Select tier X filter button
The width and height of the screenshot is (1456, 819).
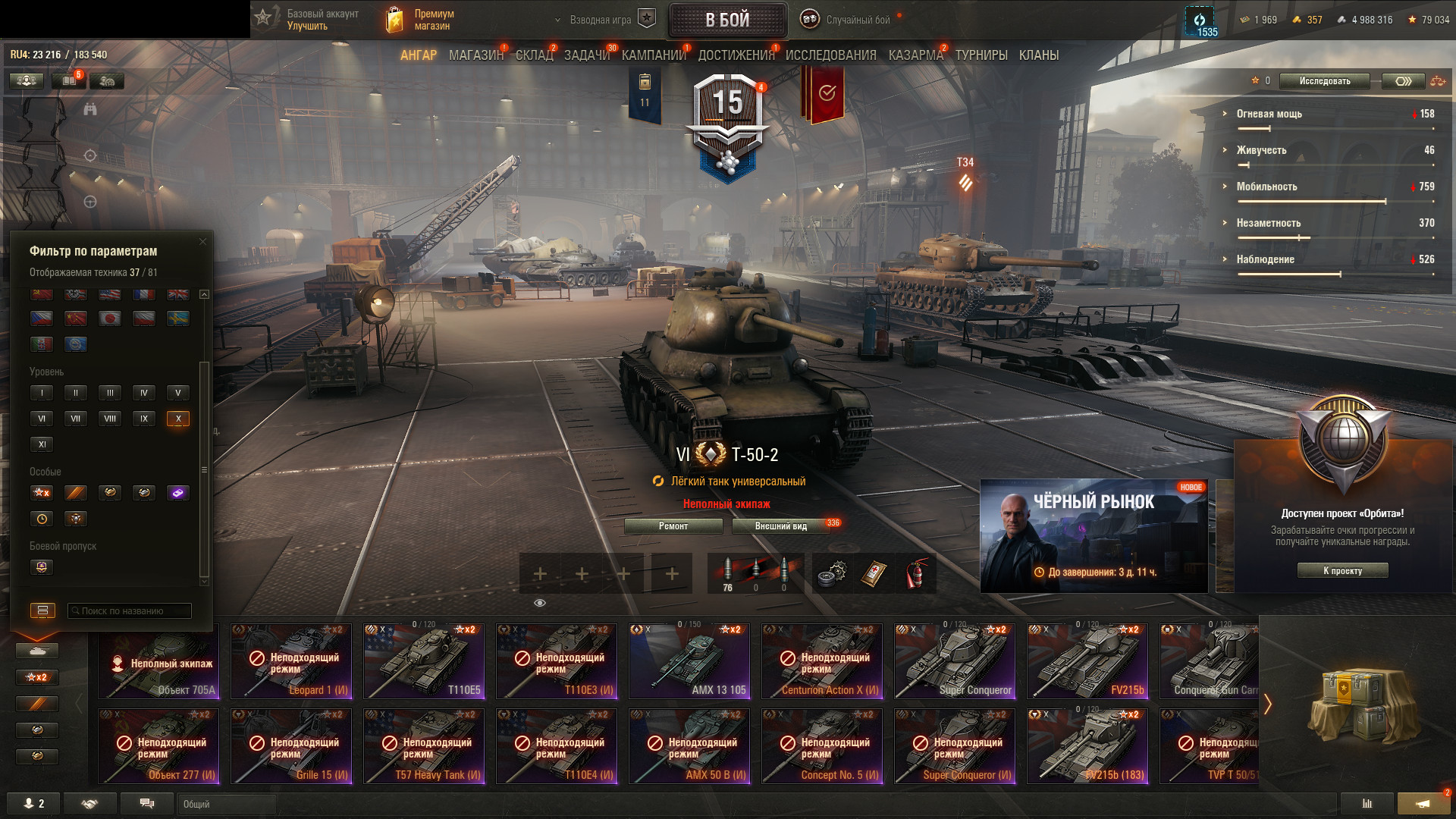pos(178,419)
